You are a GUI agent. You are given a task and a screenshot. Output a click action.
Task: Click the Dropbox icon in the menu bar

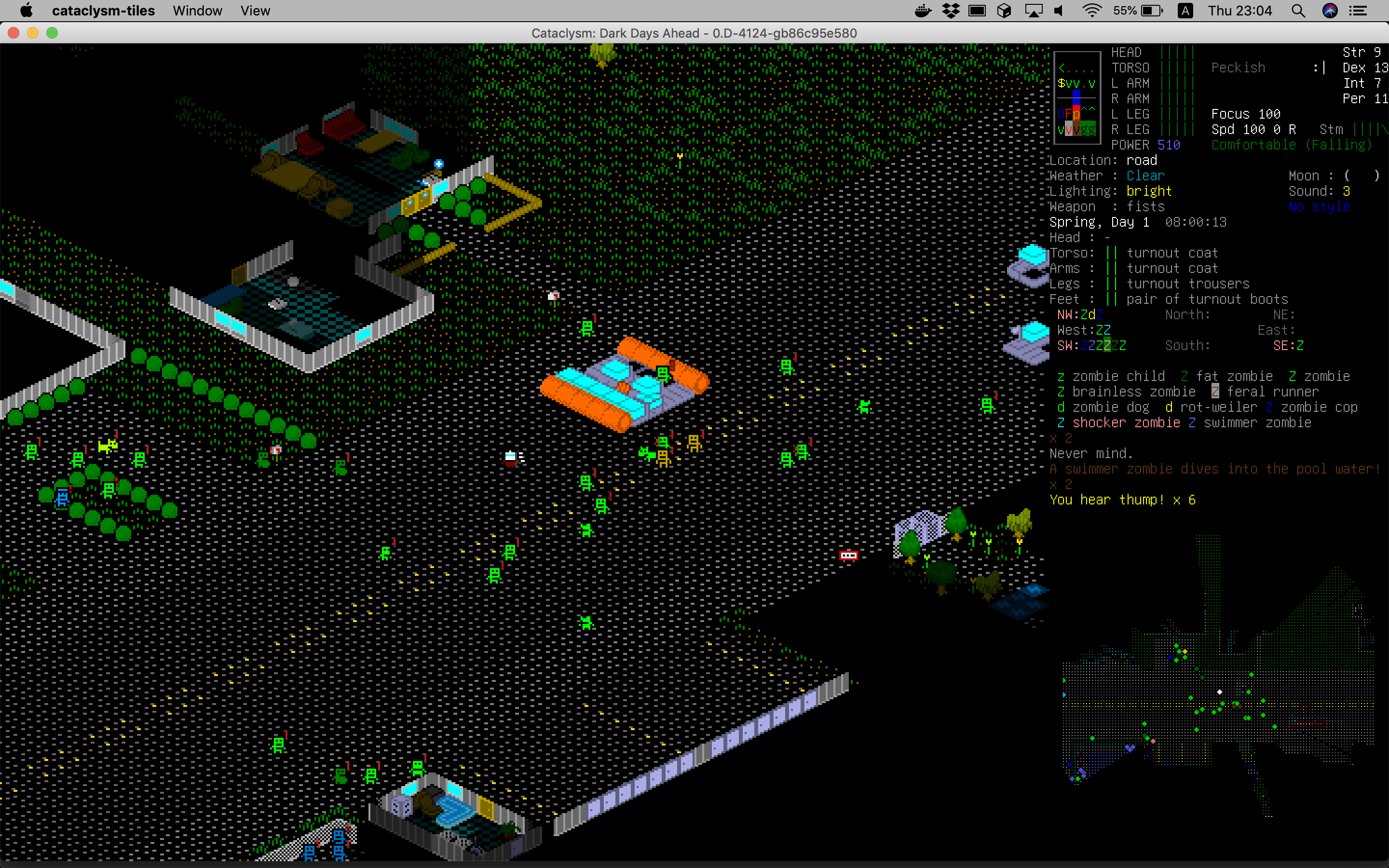point(950,10)
